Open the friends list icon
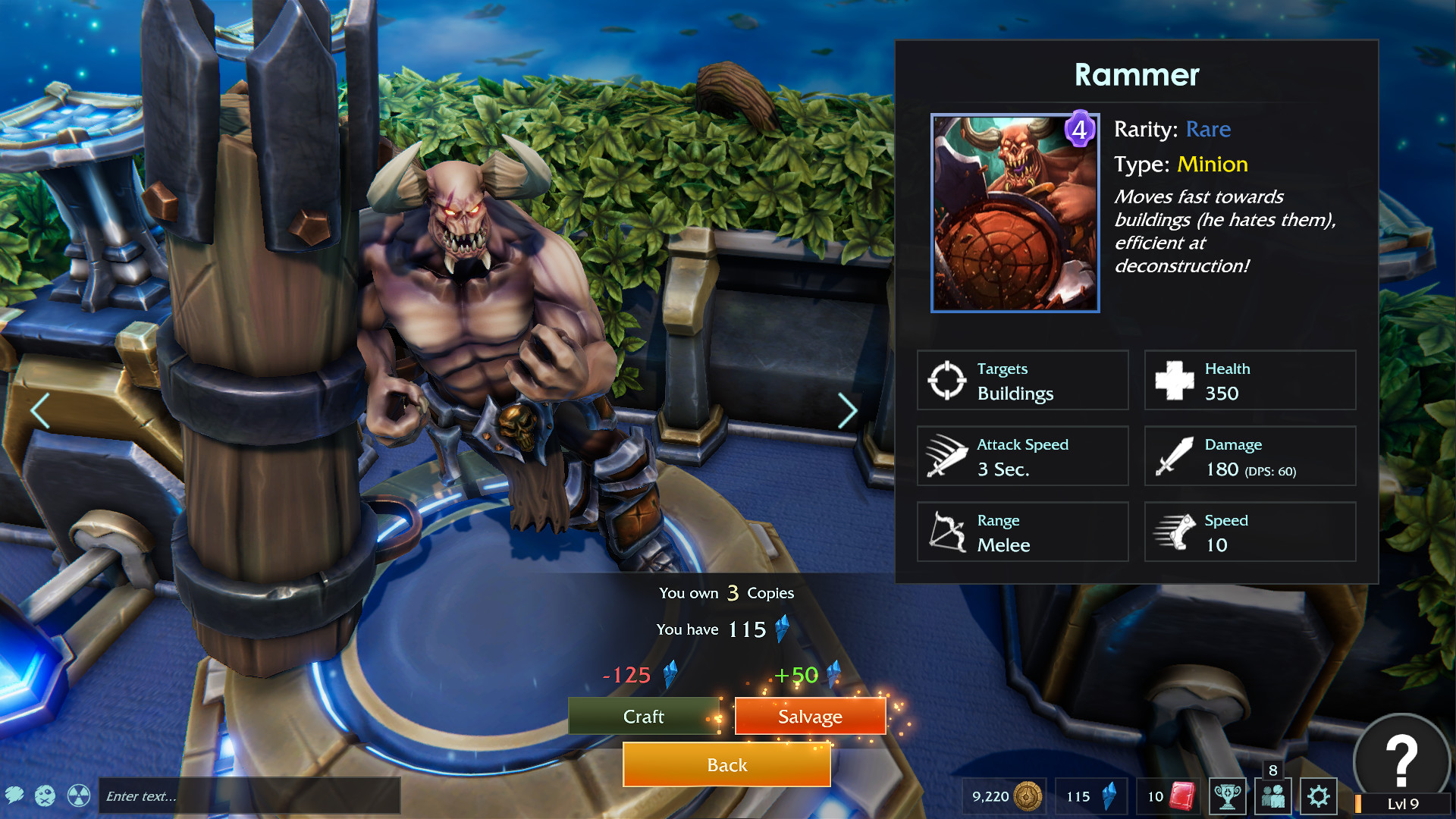This screenshot has height=819, width=1456. (1272, 796)
